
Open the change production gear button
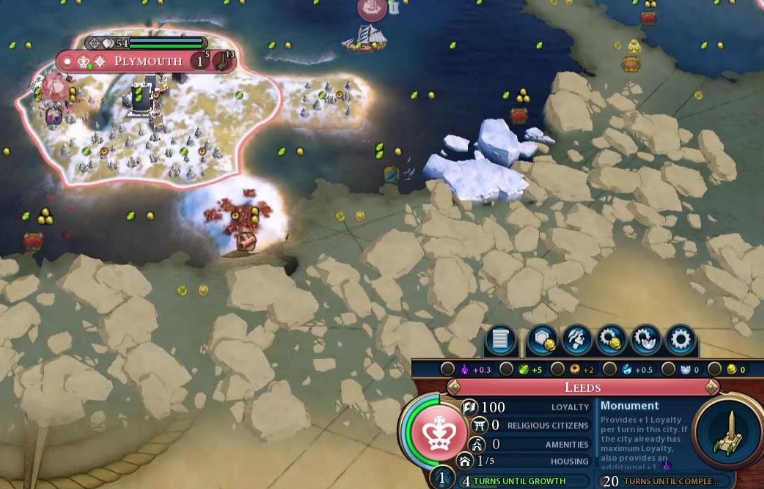click(x=681, y=340)
